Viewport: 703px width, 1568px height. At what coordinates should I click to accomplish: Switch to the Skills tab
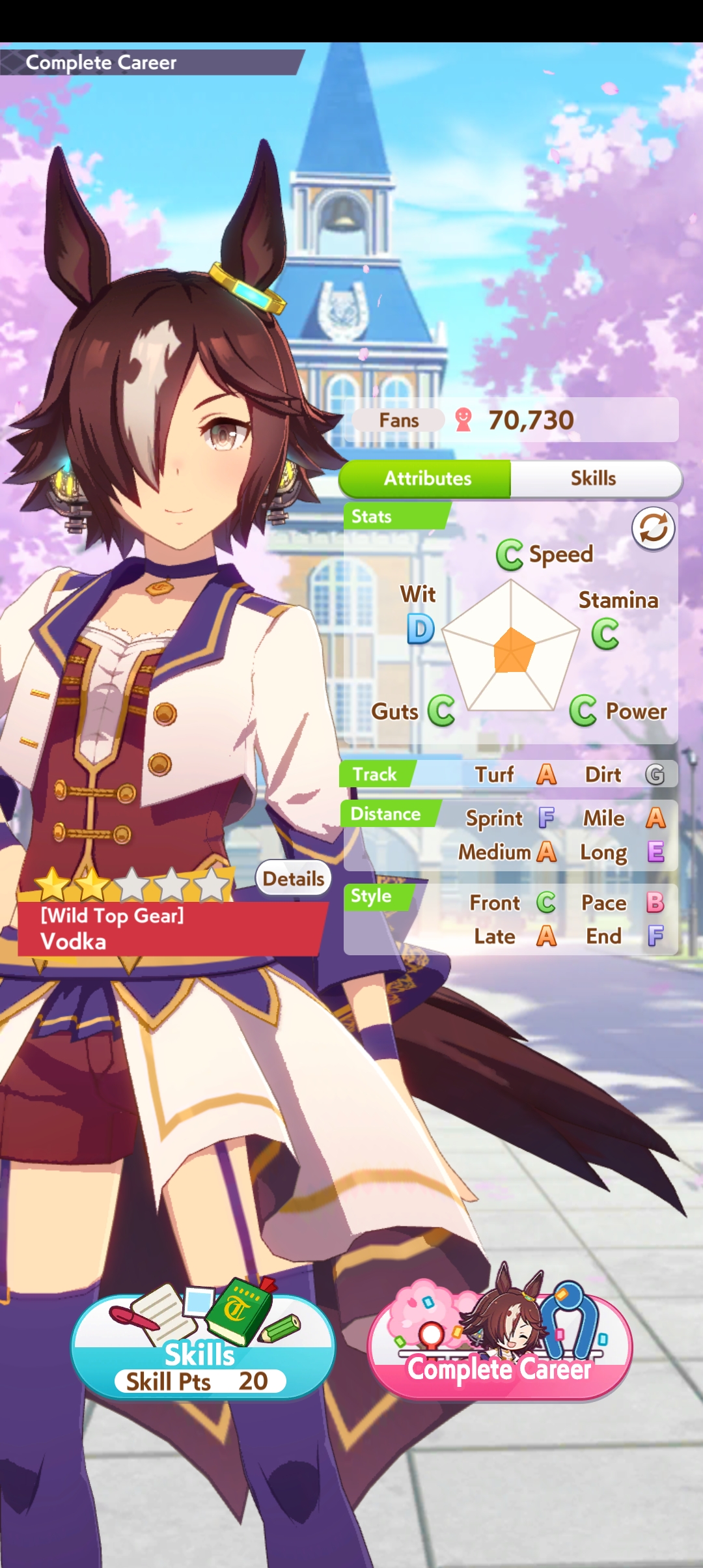[x=594, y=479]
